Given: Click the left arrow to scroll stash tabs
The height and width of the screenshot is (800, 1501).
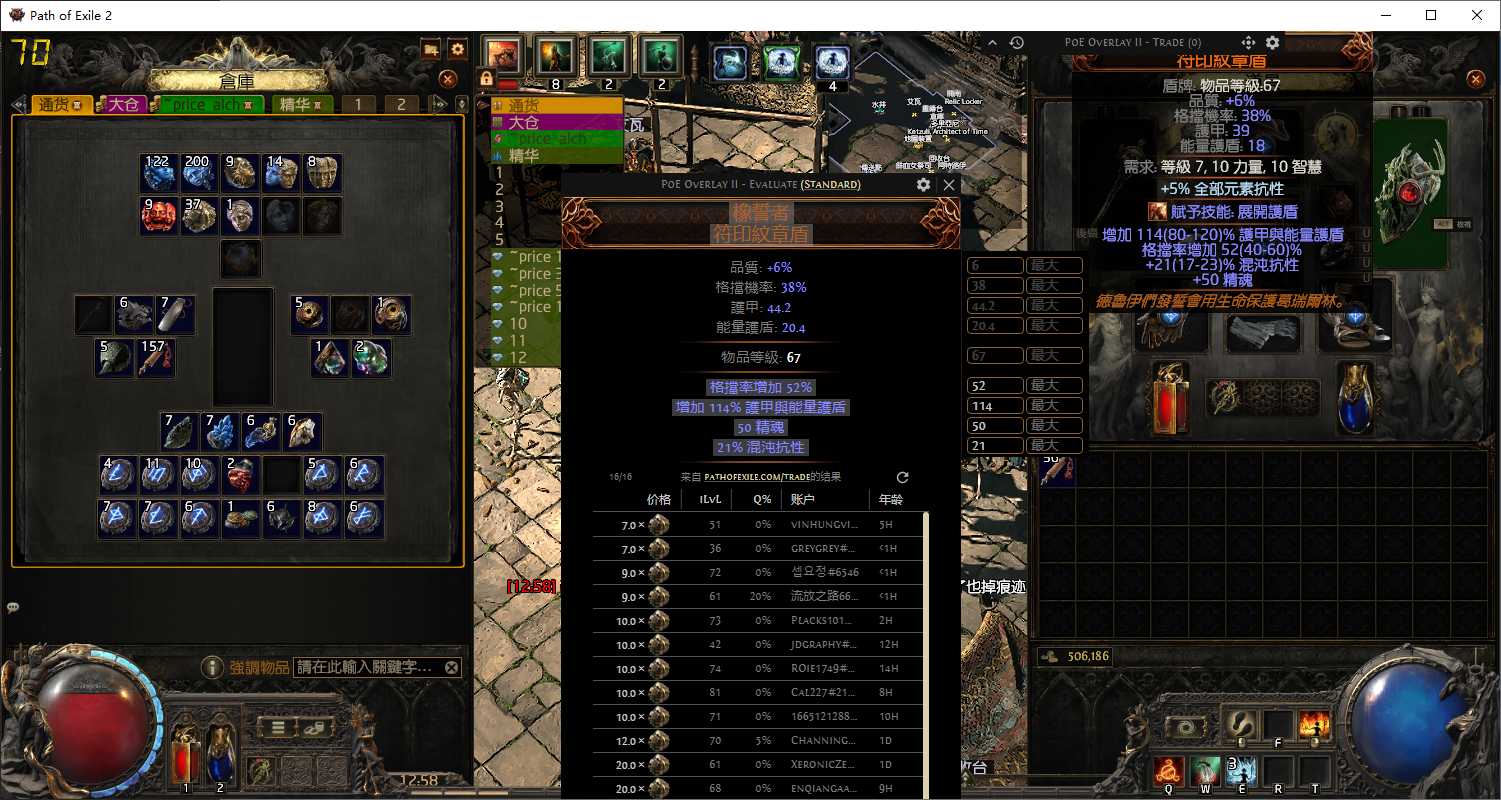Looking at the screenshot, I should pyautogui.click(x=18, y=103).
